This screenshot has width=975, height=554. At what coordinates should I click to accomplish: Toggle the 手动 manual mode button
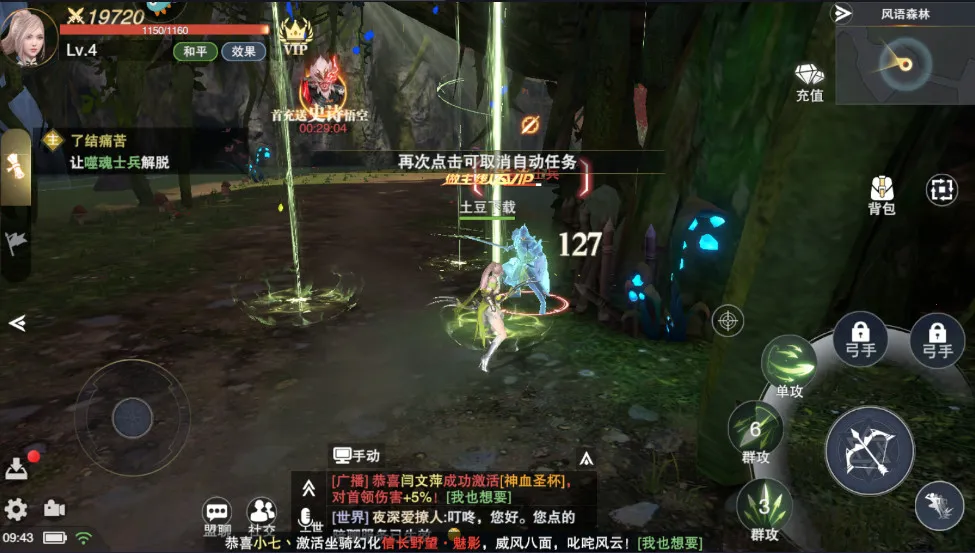(357, 455)
